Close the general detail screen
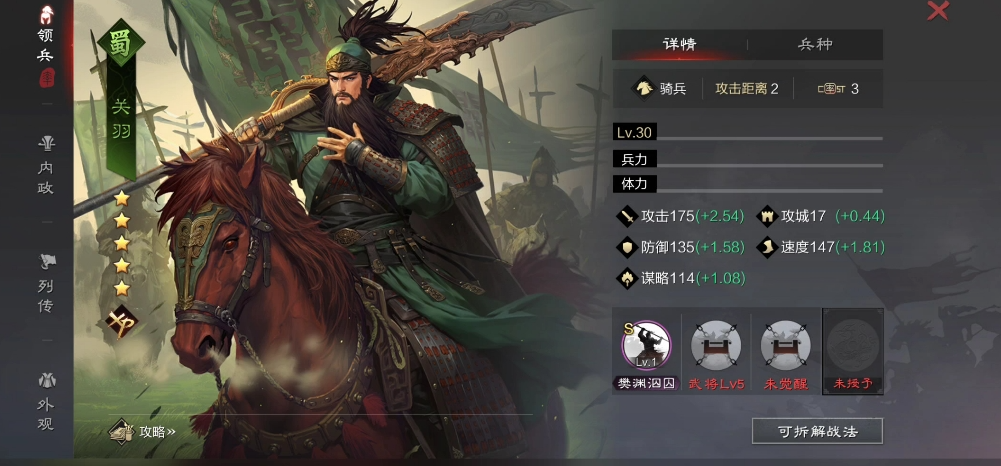This screenshot has height=466, width=1001. [x=938, y=11]
